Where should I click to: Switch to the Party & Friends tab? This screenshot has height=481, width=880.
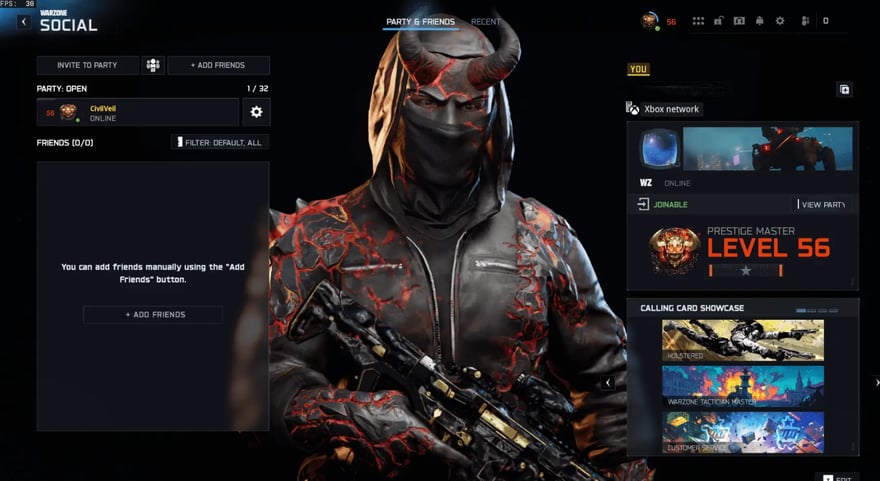click(x=420, y=22)
